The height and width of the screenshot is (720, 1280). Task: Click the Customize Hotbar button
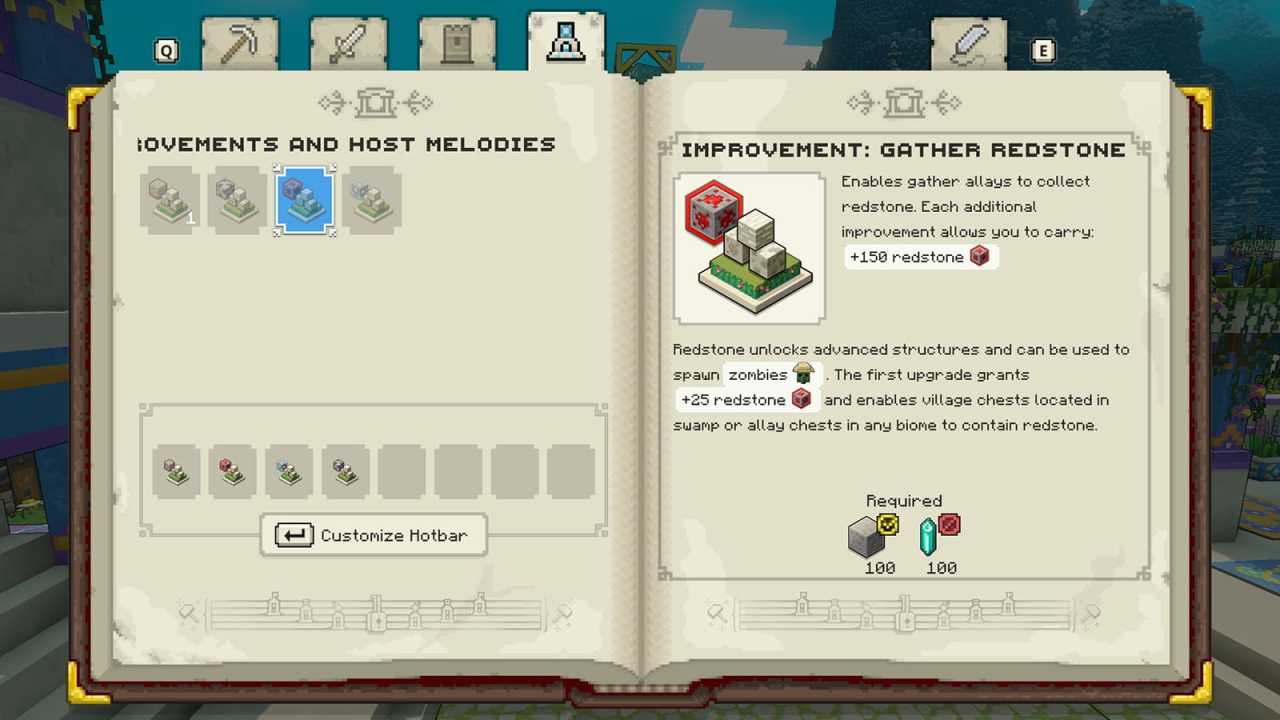tap(372, 535)
